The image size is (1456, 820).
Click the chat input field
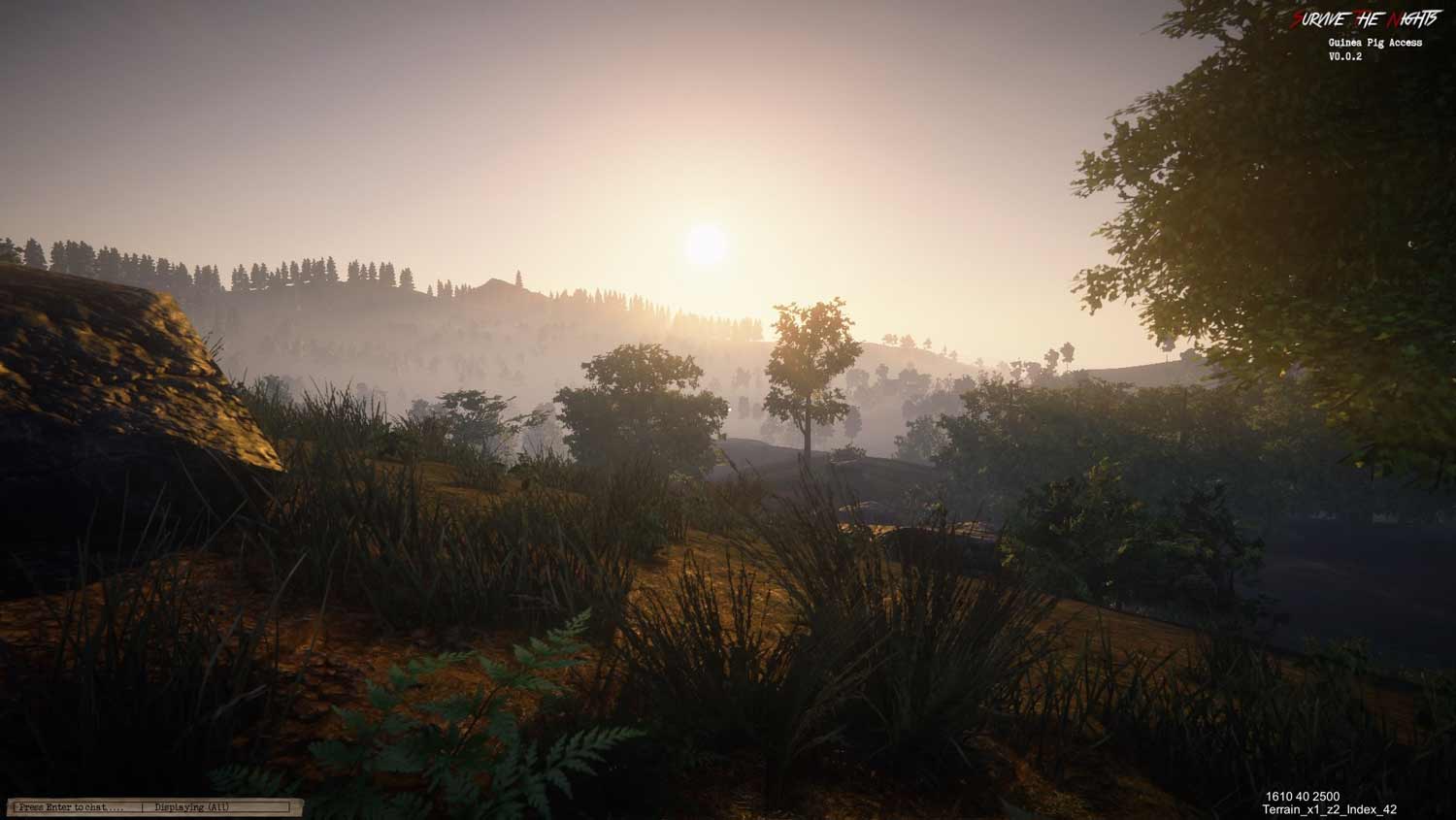pos(74,807)
